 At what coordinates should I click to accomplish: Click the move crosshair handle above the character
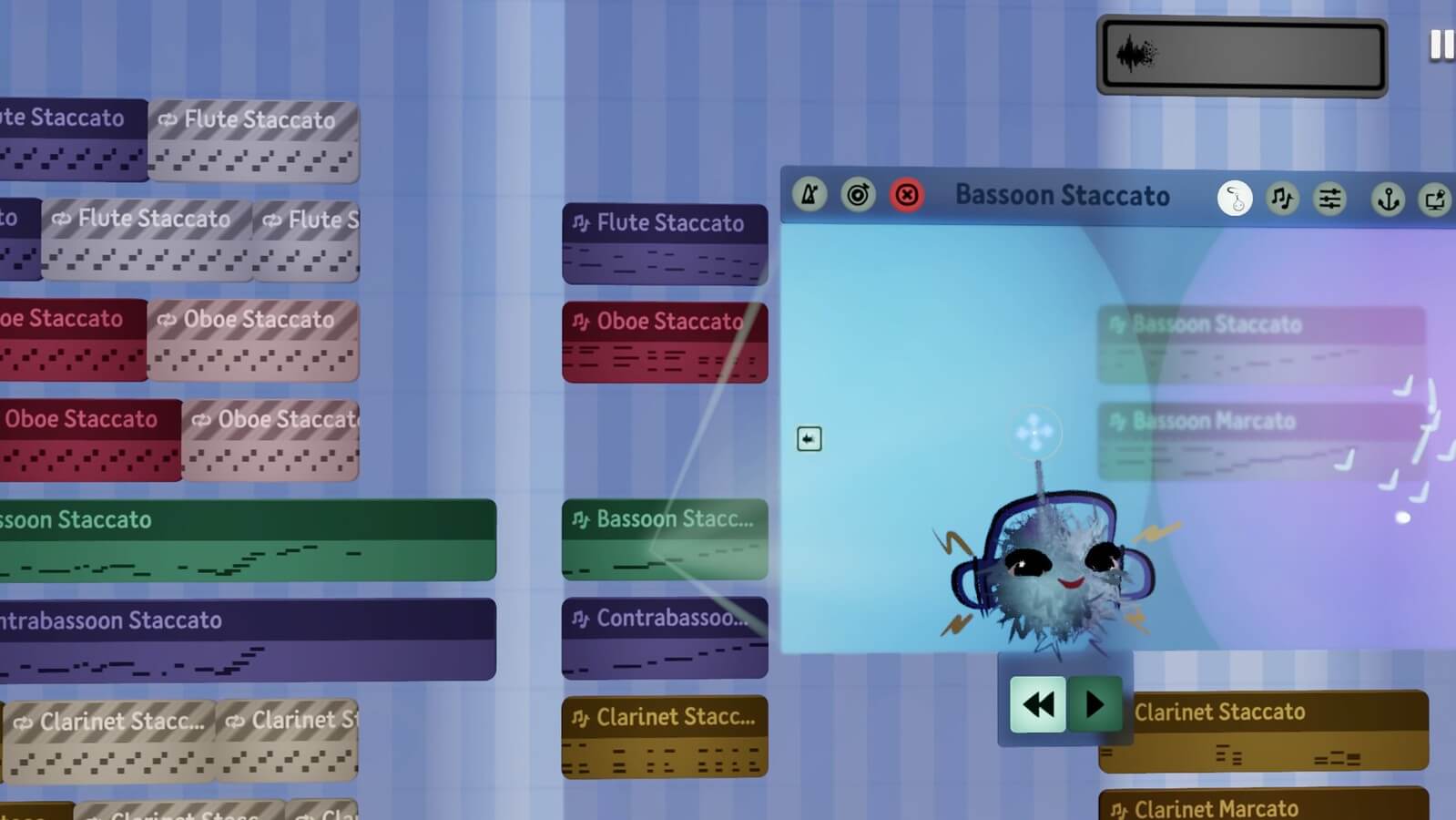click(x=1035, y=433)
